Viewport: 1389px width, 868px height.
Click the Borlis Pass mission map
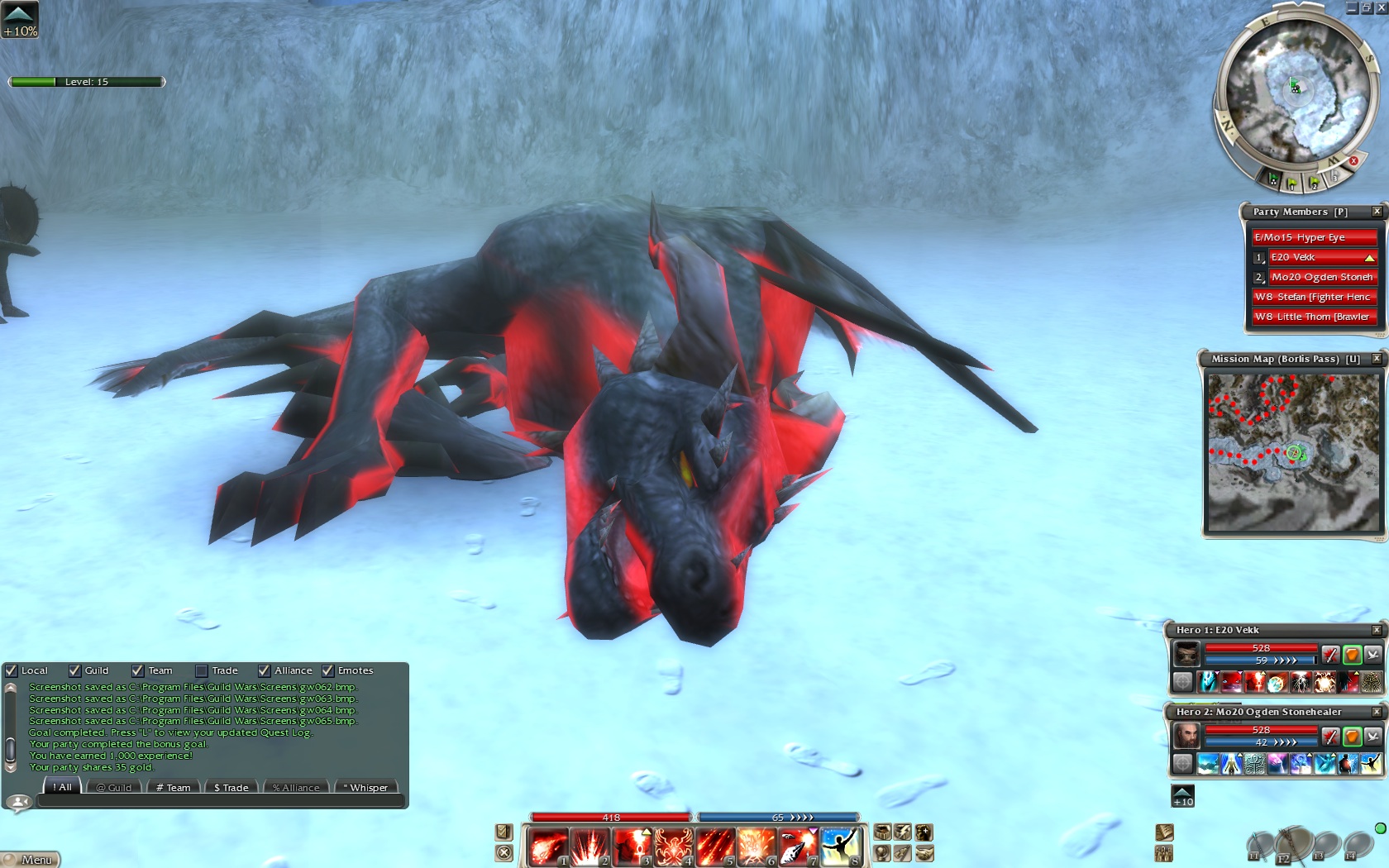tap(1293, 452)
